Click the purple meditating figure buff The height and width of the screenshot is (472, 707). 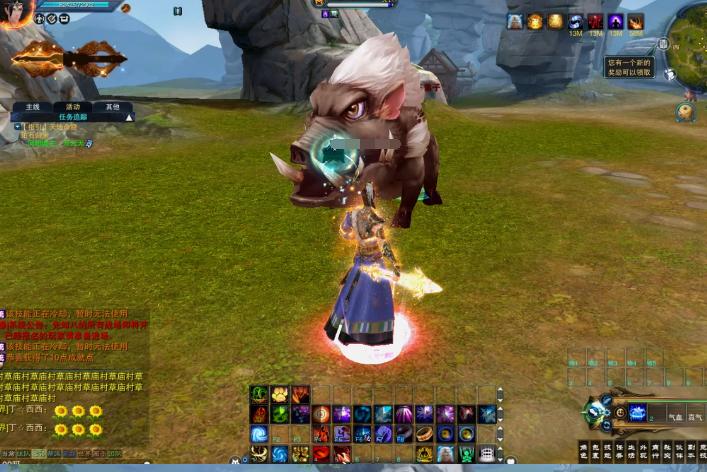(616, 21)
